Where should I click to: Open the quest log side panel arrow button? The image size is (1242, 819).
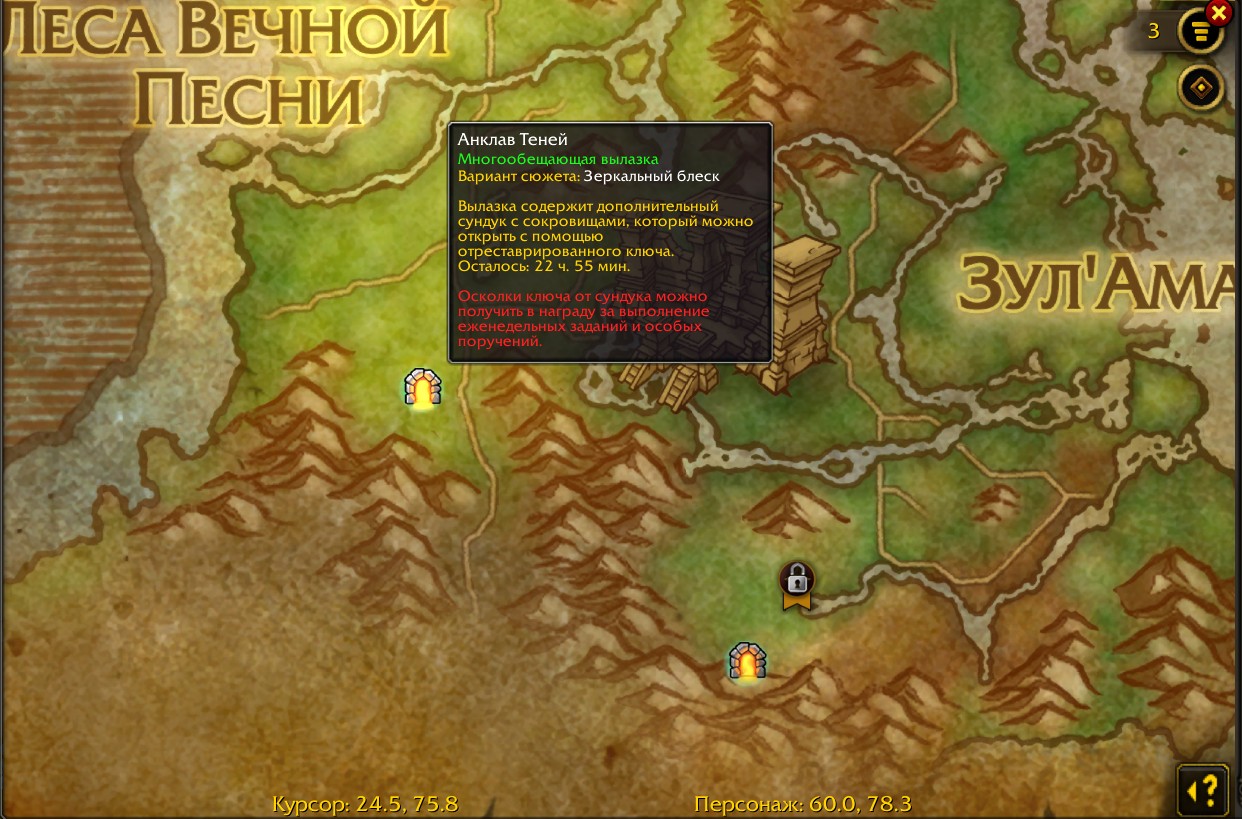[1202, 791]
